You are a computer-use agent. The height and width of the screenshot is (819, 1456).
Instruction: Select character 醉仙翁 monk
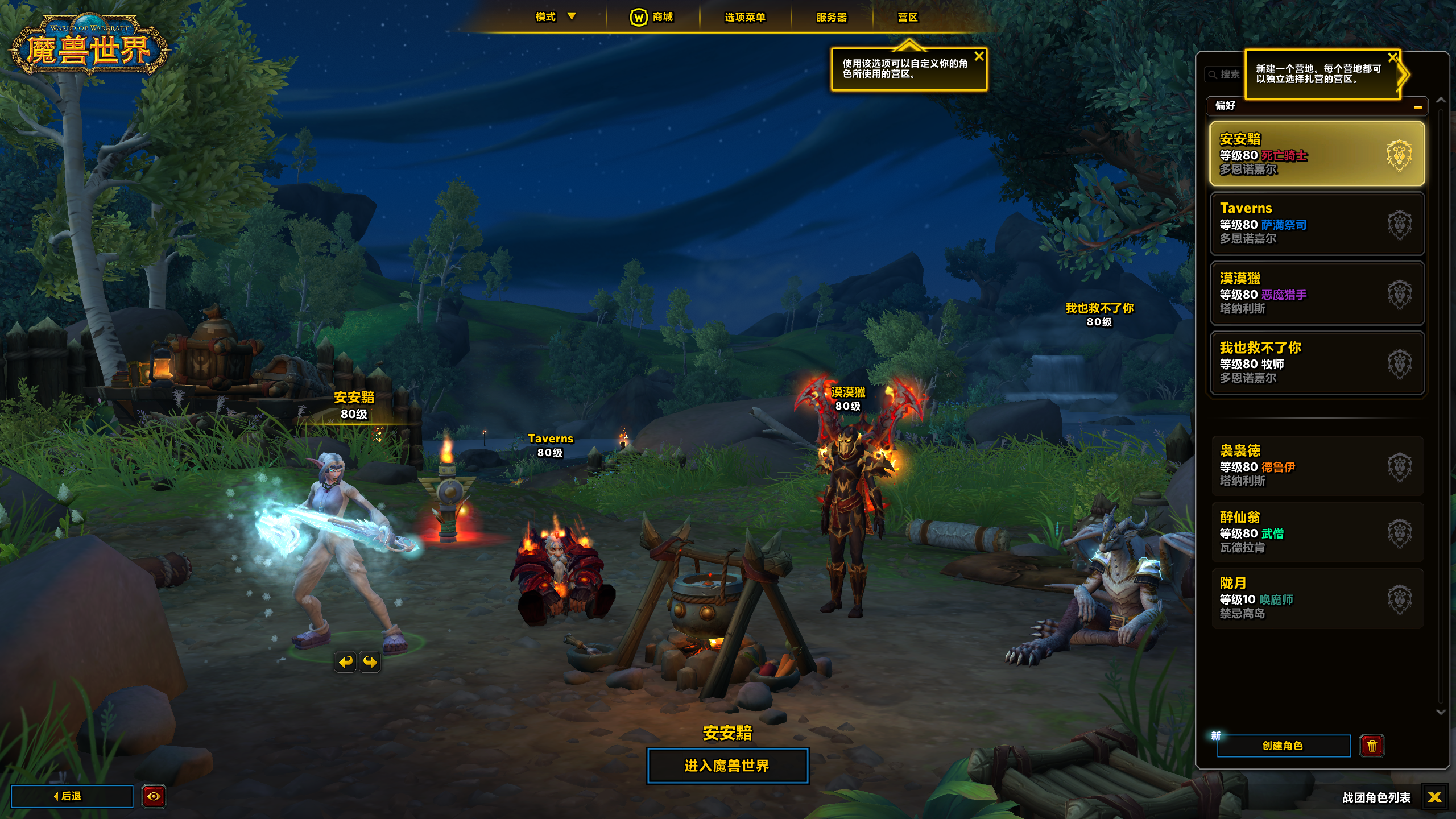click(x=1317, y=532)
